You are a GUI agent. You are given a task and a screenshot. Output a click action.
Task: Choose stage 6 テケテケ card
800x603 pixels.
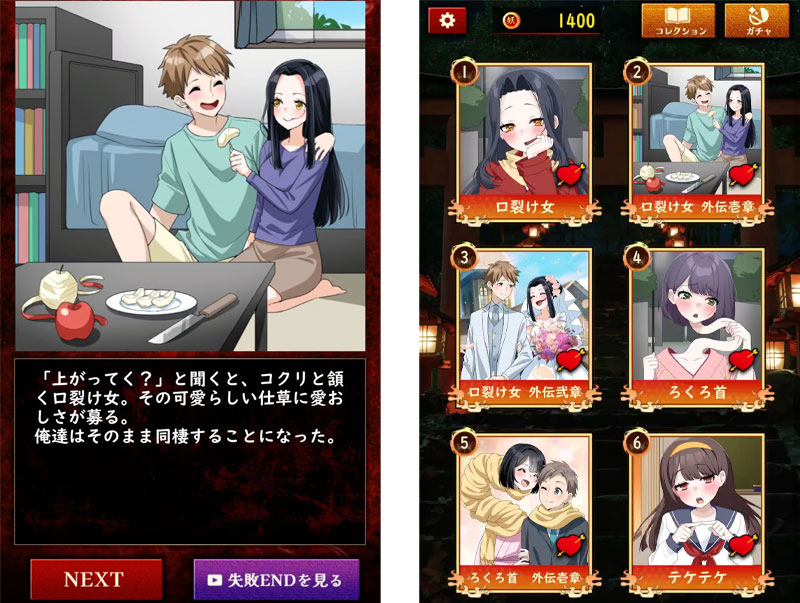point(697,510)
